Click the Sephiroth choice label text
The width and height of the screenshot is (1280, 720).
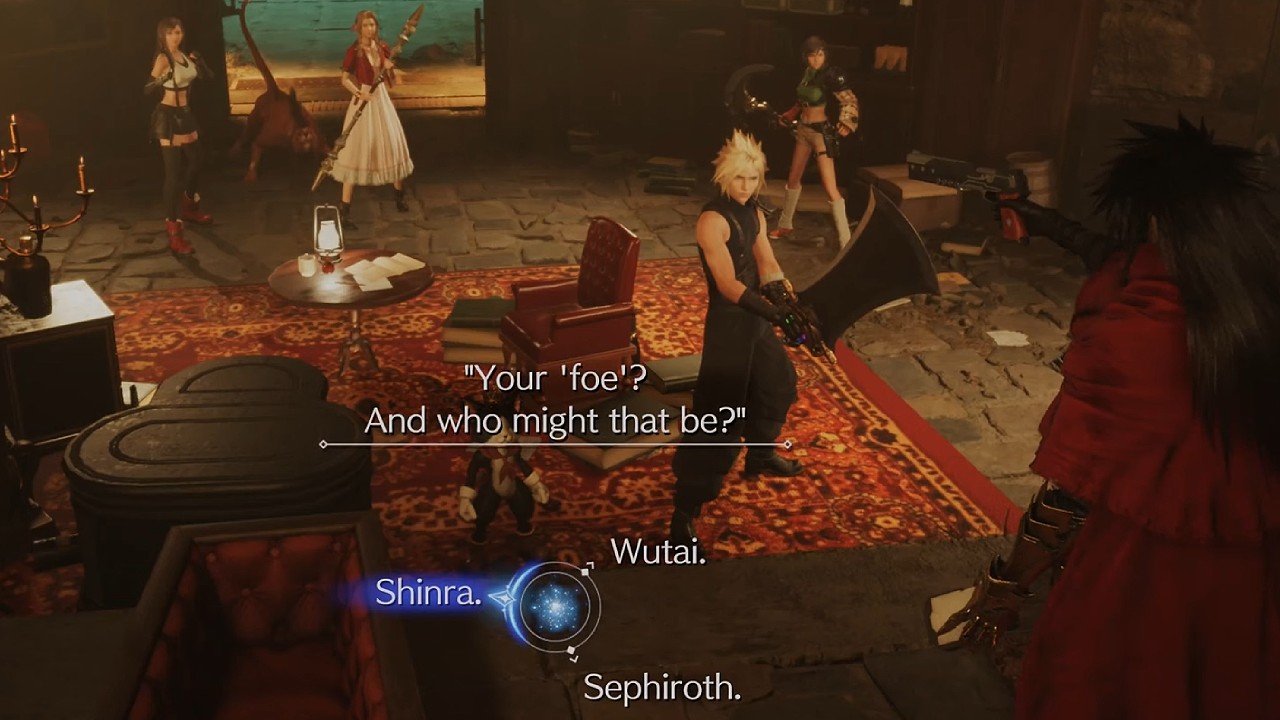click(x=660, y=689)
